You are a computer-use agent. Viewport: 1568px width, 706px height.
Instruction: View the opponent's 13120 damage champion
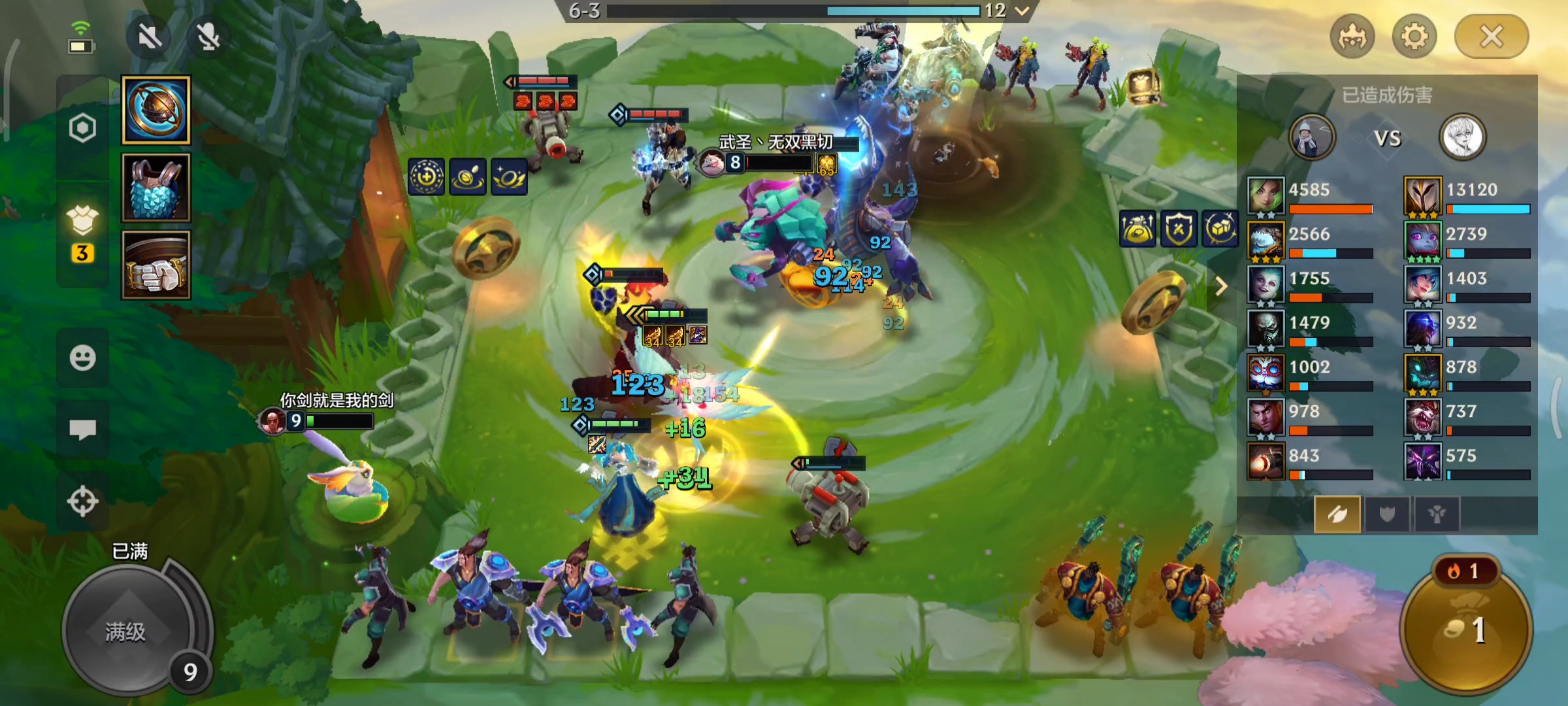pos(1467,195)
